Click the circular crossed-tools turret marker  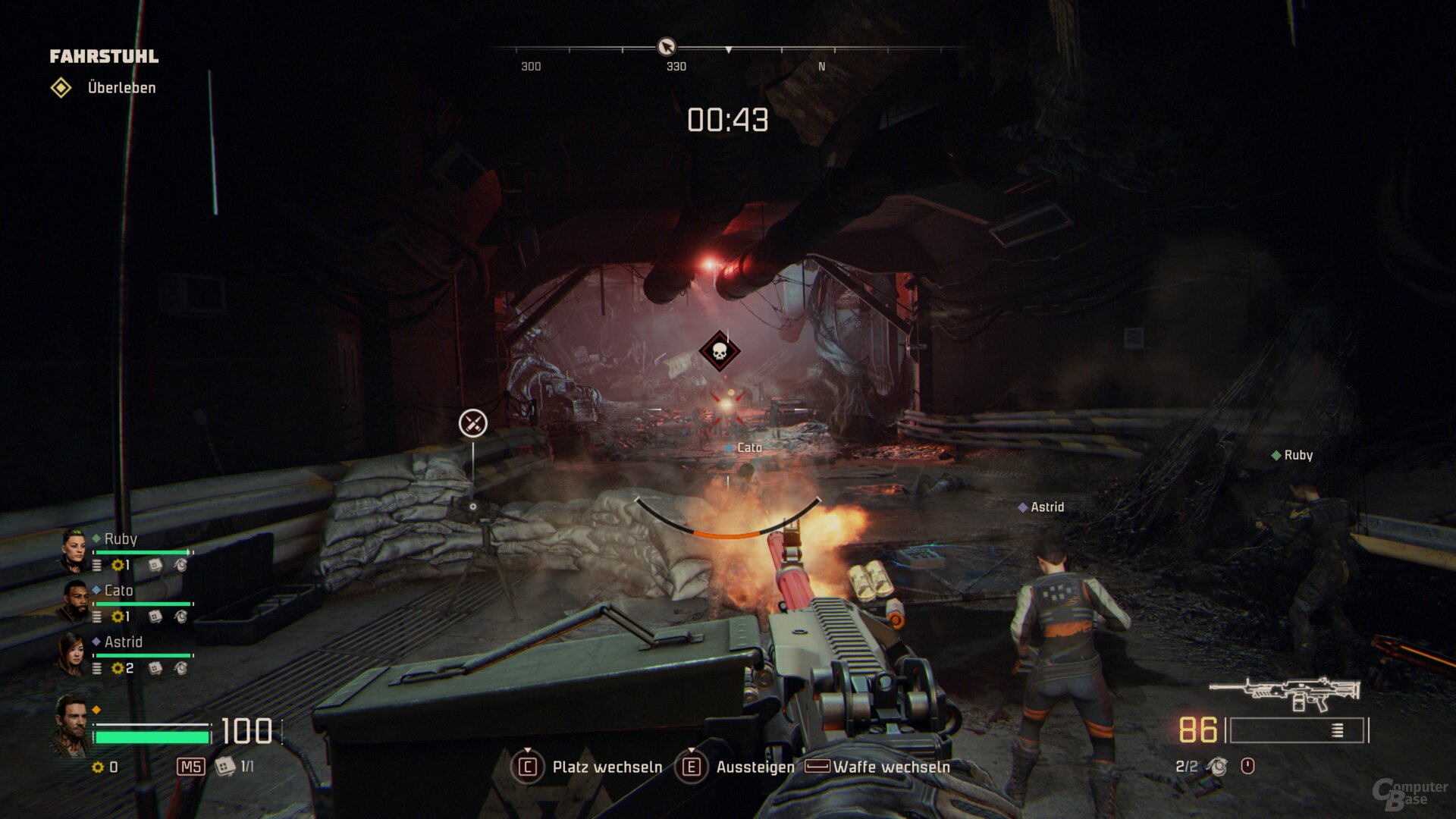pos(472,423)
